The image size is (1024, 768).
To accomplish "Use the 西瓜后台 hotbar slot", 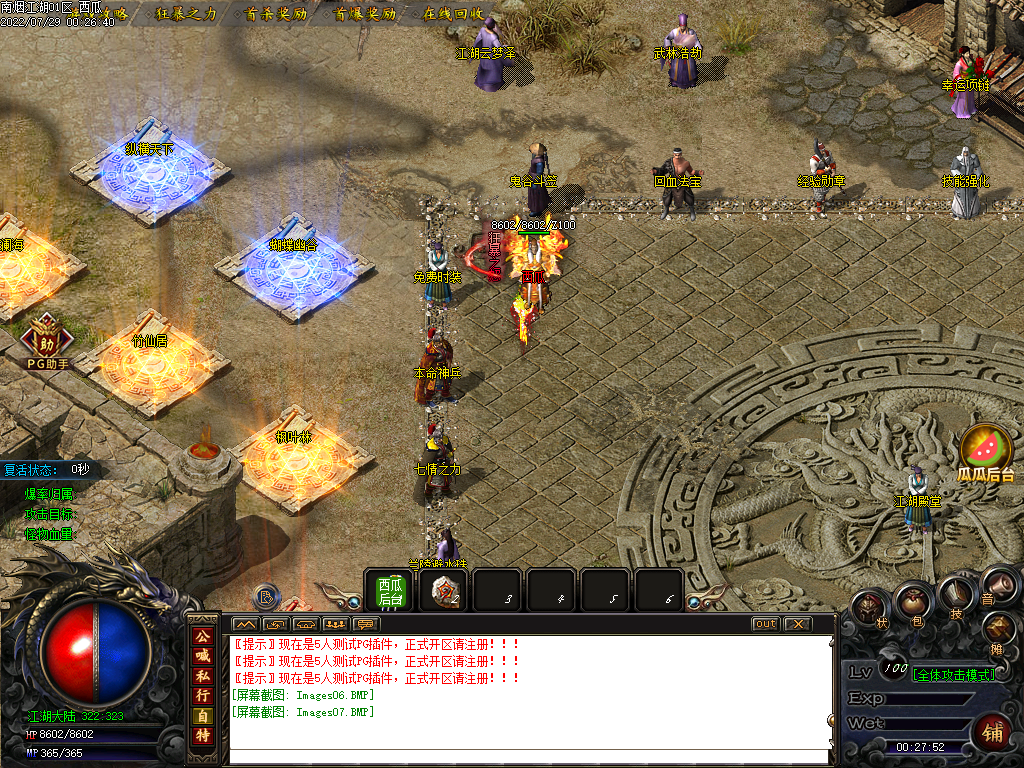I will [389, 591].
